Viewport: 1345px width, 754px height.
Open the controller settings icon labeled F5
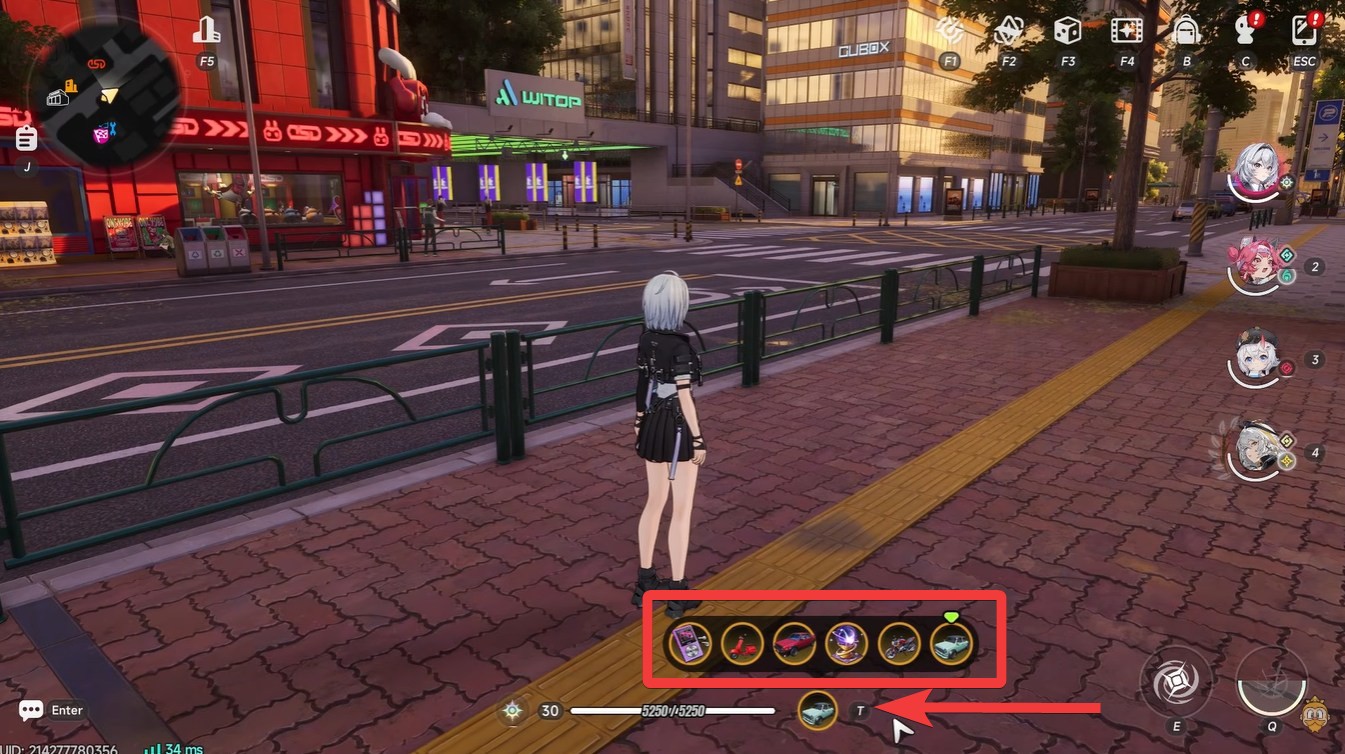[x=206, y=30]
